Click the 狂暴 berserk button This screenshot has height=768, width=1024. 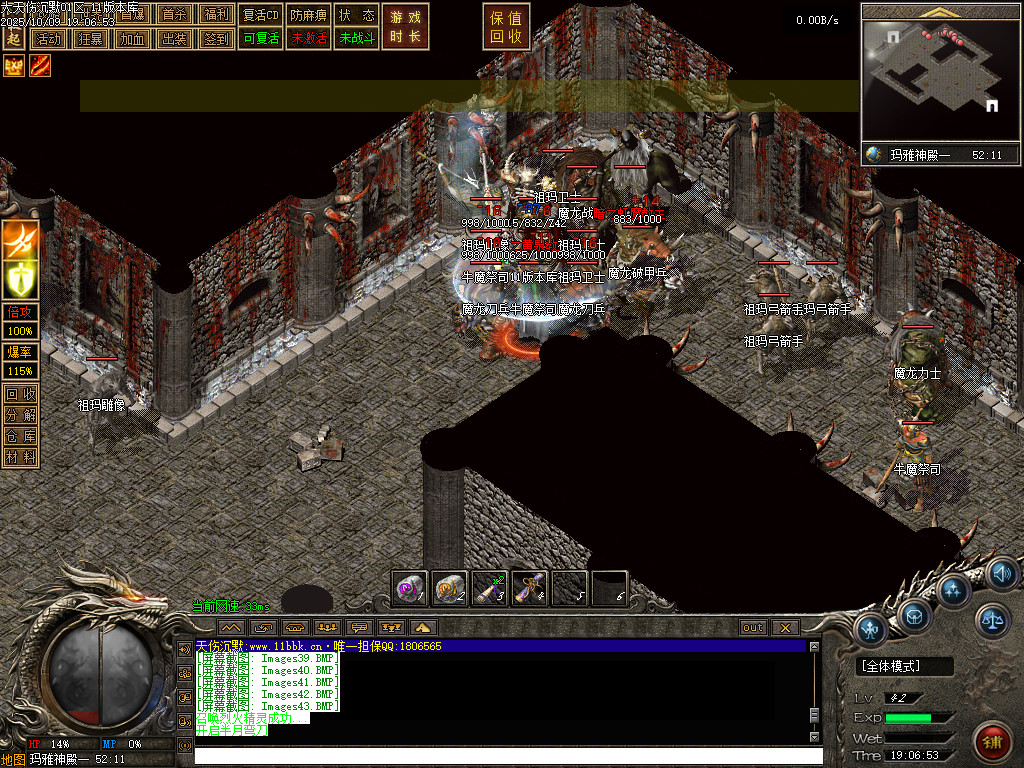89,39
